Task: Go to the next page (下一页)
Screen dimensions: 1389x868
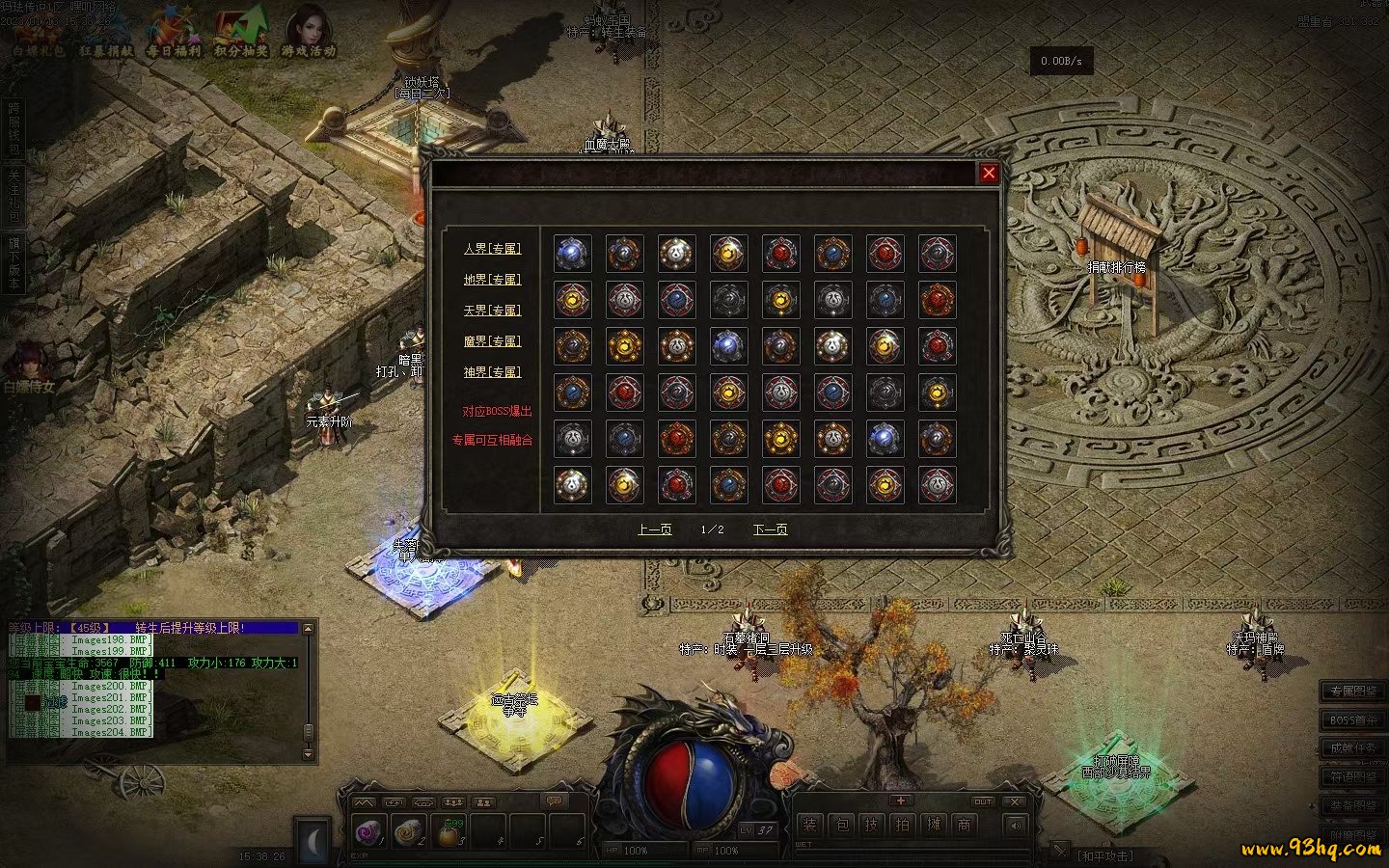Action: [x=770, y=529]
